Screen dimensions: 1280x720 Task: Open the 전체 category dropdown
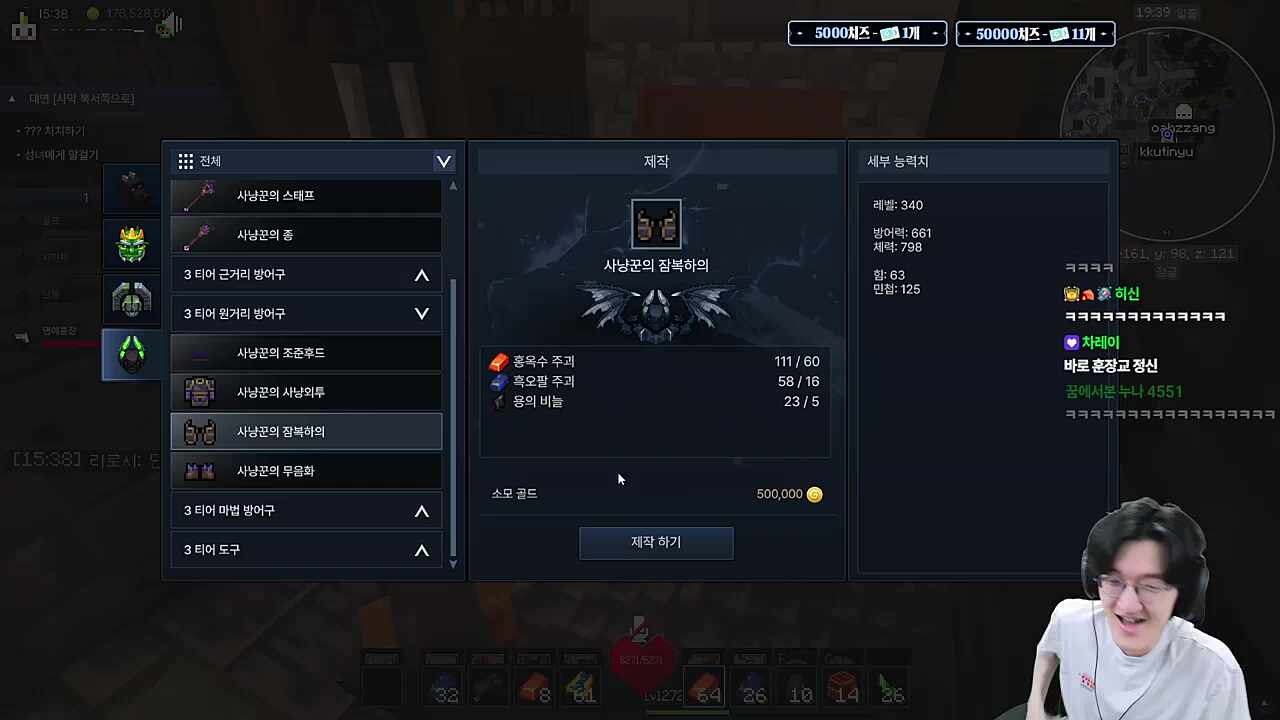pyautogui.click(x=443, y=161)
